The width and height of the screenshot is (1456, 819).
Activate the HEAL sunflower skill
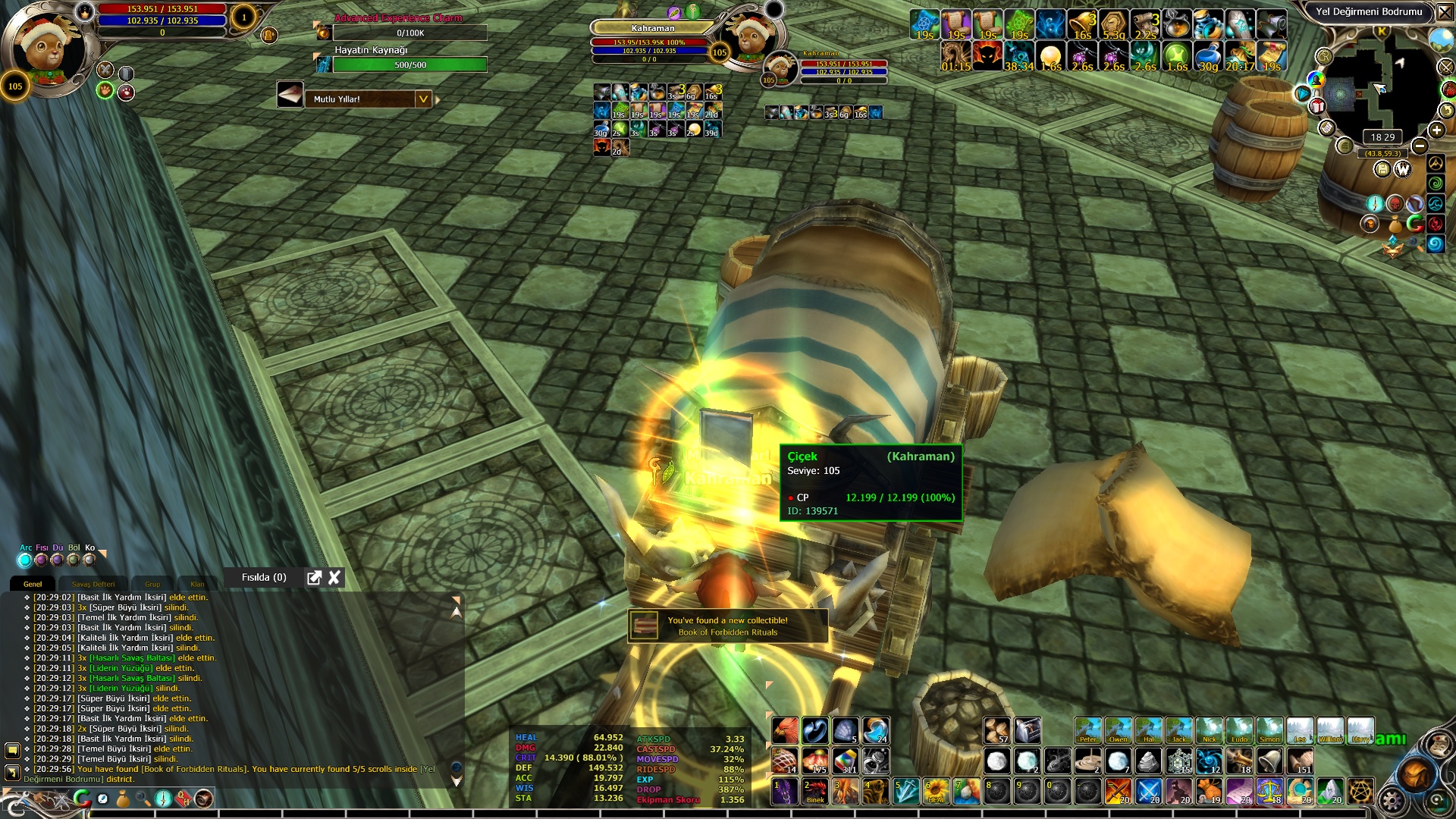[x=936, y=792]
